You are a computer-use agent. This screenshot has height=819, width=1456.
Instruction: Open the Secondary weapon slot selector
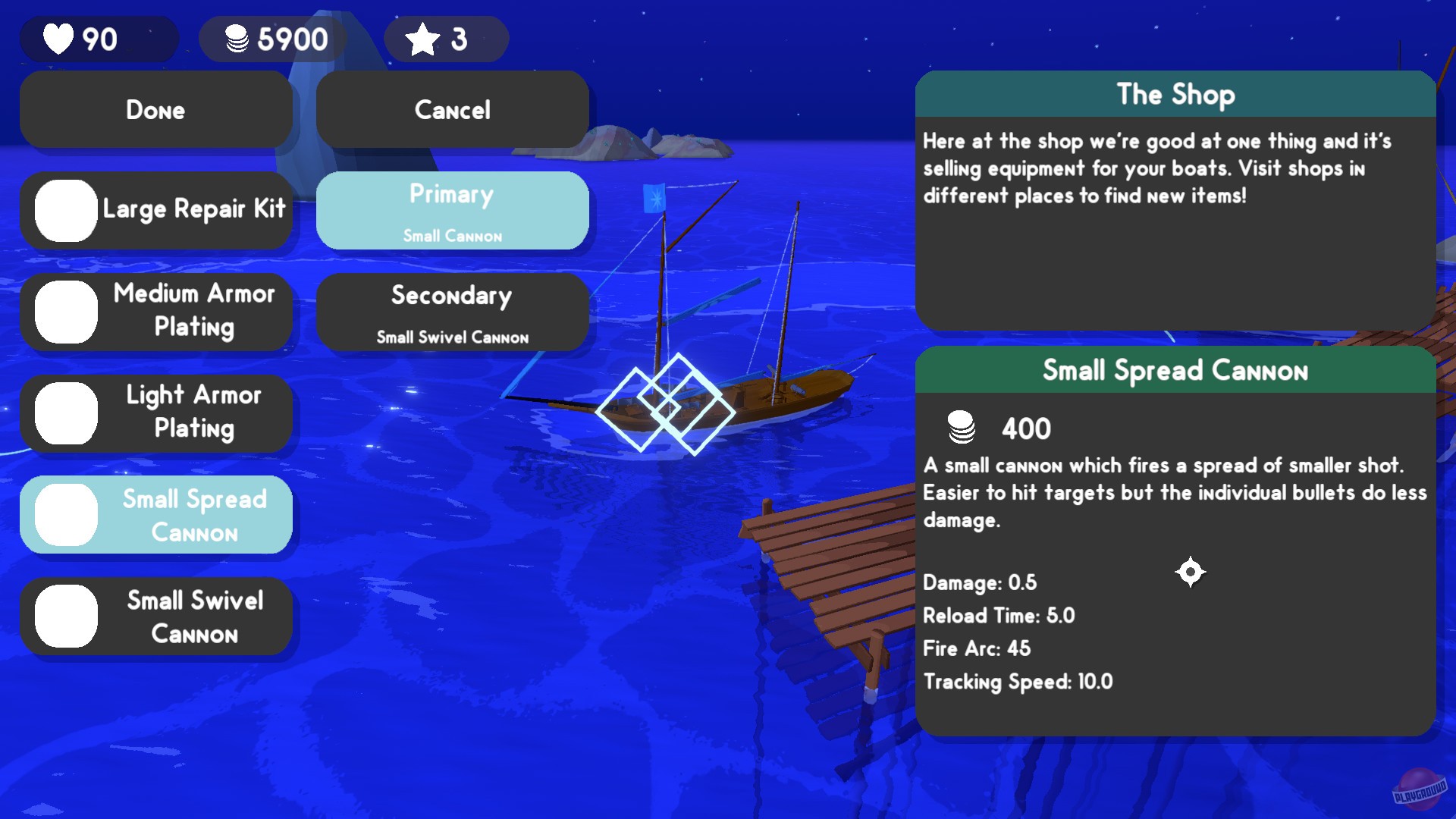coord(452,312)
